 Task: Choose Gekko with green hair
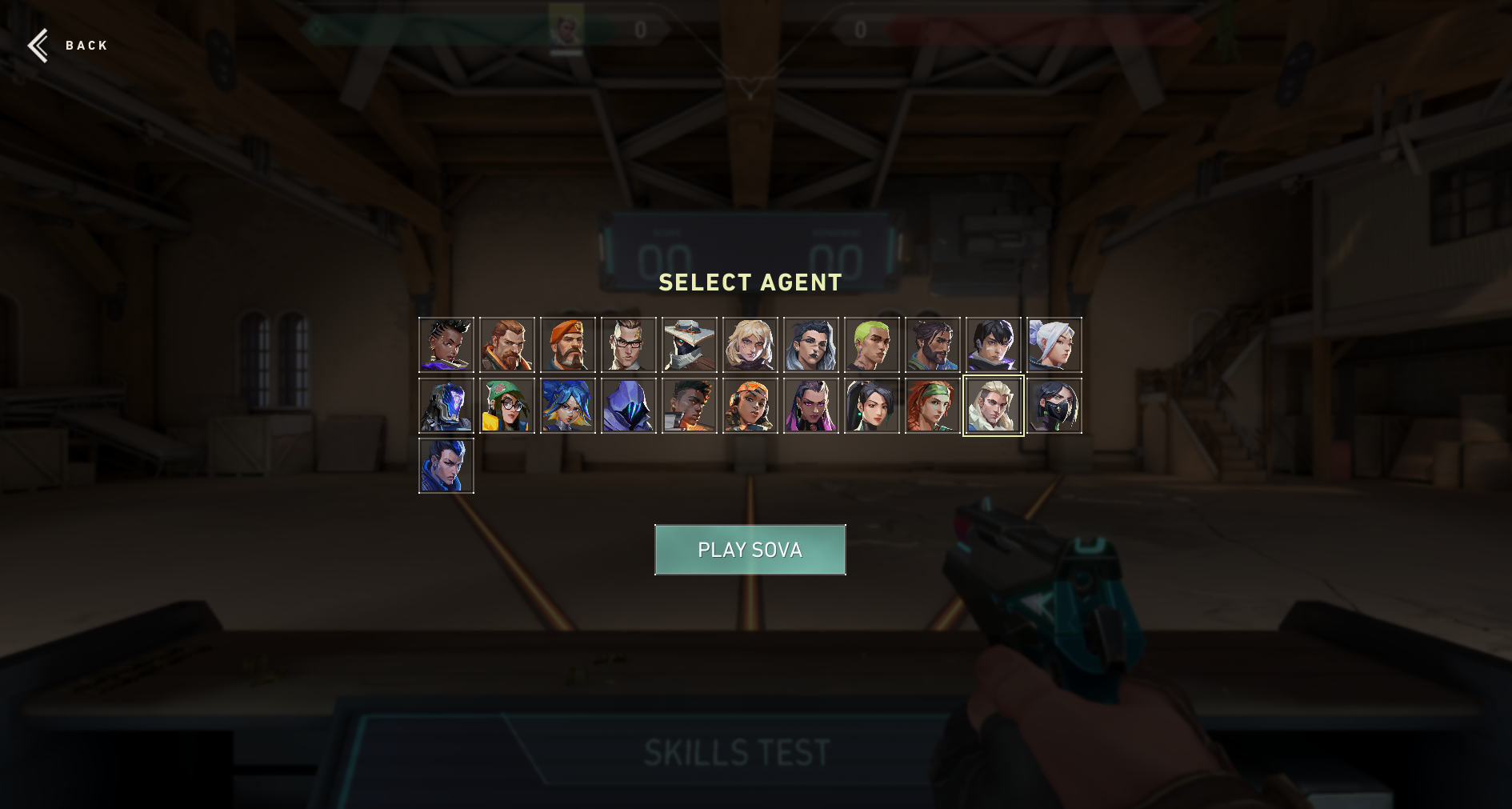point(873,345)
